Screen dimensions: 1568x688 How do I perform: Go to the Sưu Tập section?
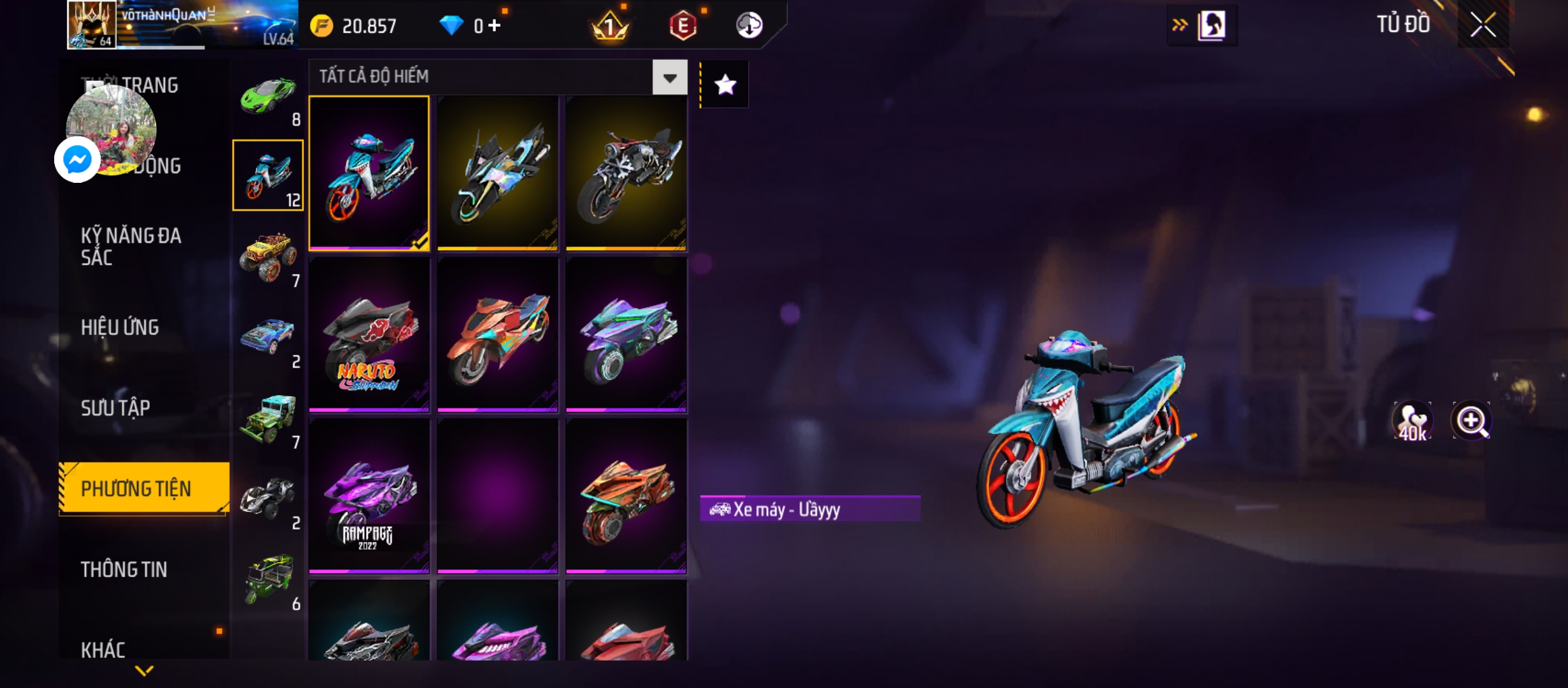pos(115,408)
